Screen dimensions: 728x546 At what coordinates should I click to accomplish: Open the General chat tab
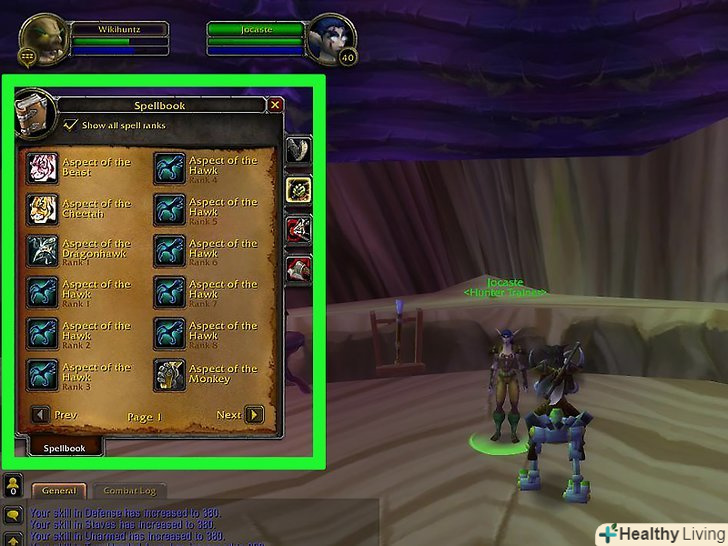click(58, 491)
